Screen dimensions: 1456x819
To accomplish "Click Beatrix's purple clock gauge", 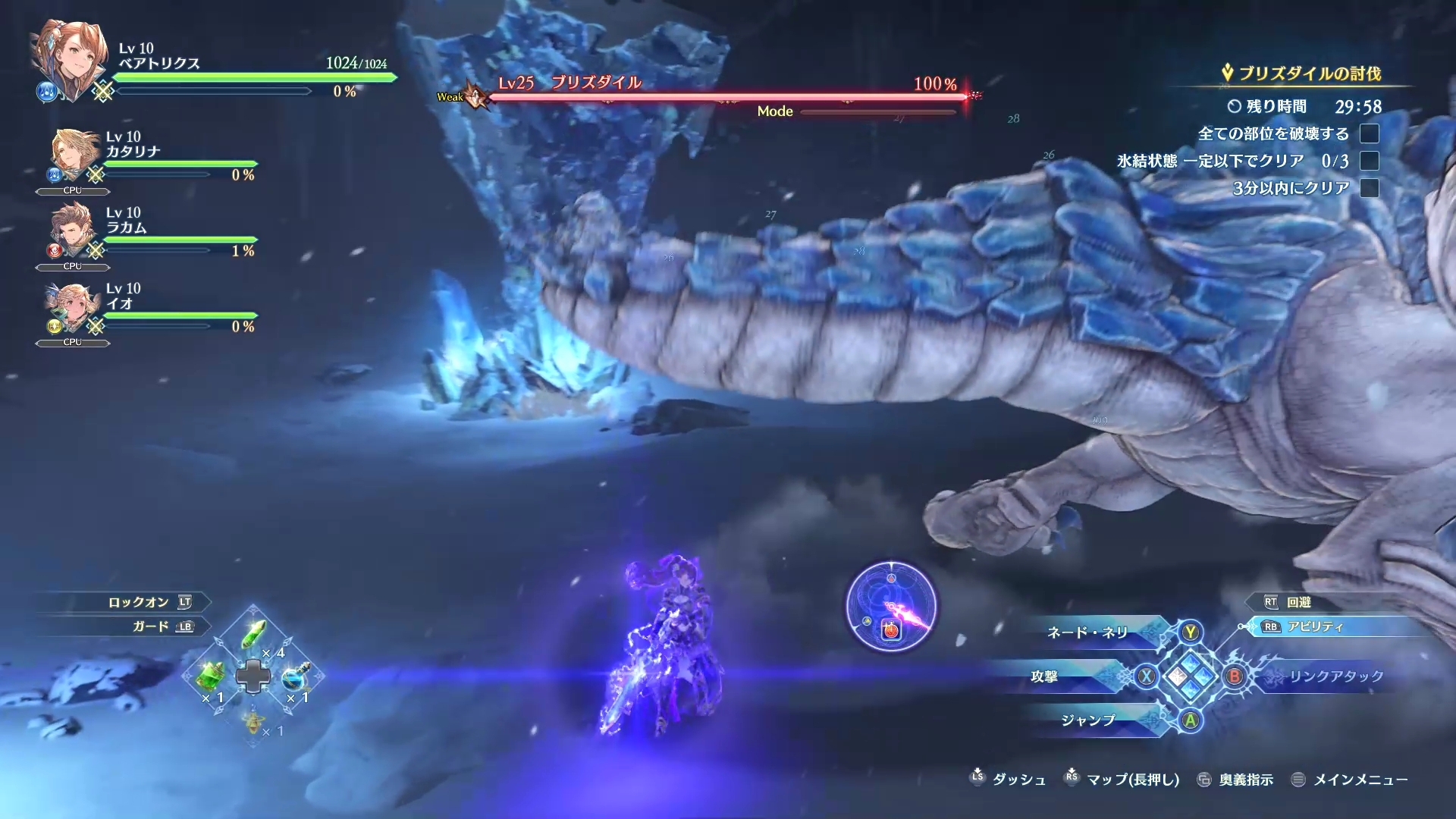I will pos(891,606).
